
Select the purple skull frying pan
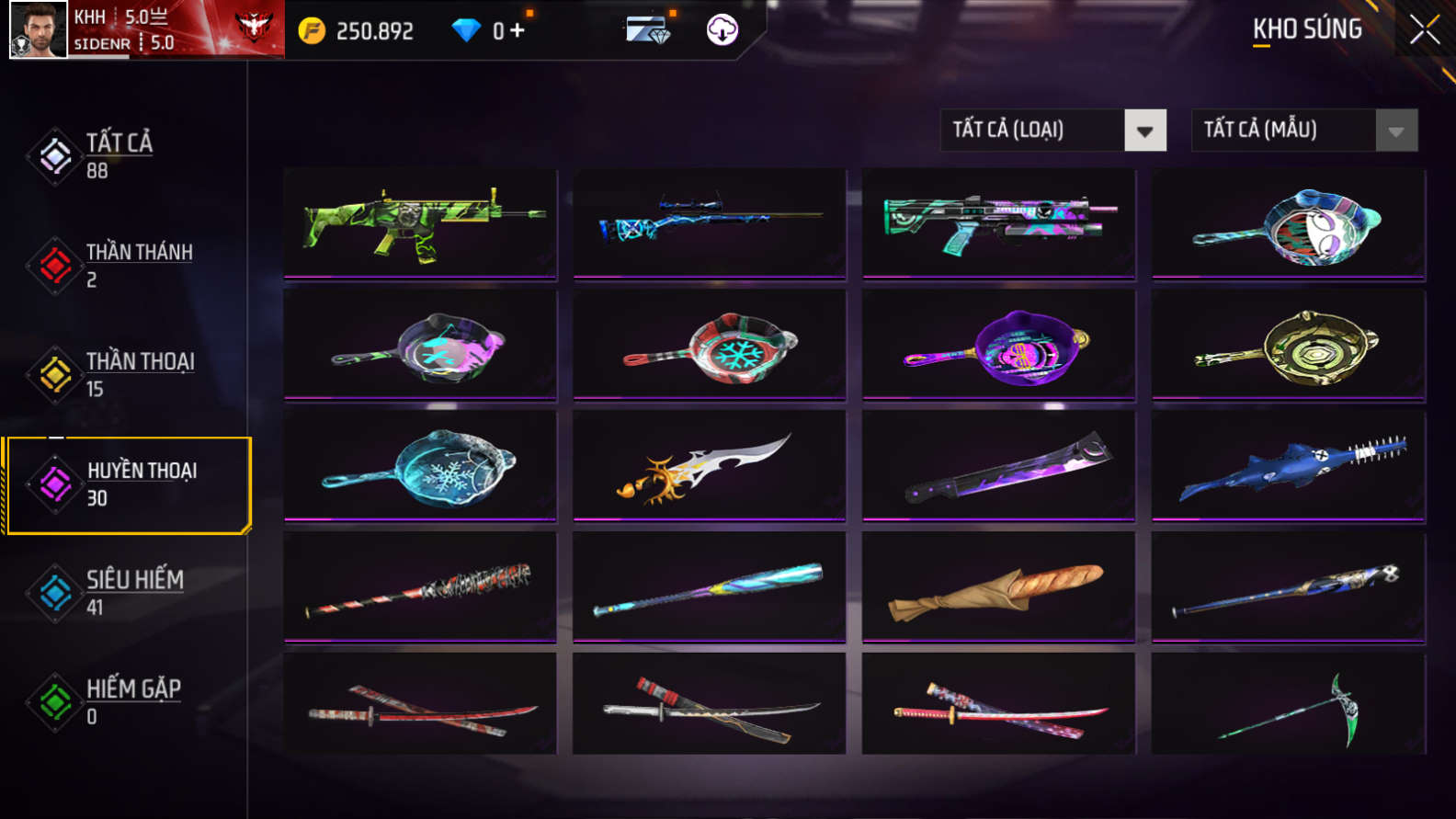pos(998,346)
